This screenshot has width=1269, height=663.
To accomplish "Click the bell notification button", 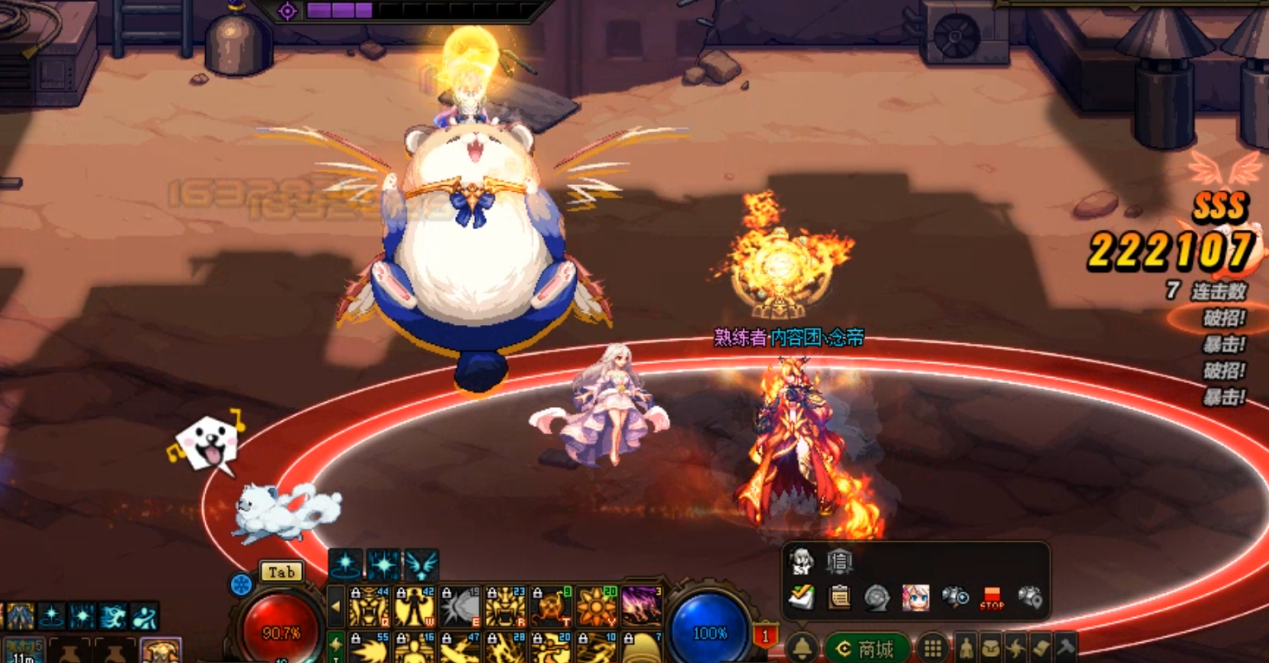I will point(800,648).
